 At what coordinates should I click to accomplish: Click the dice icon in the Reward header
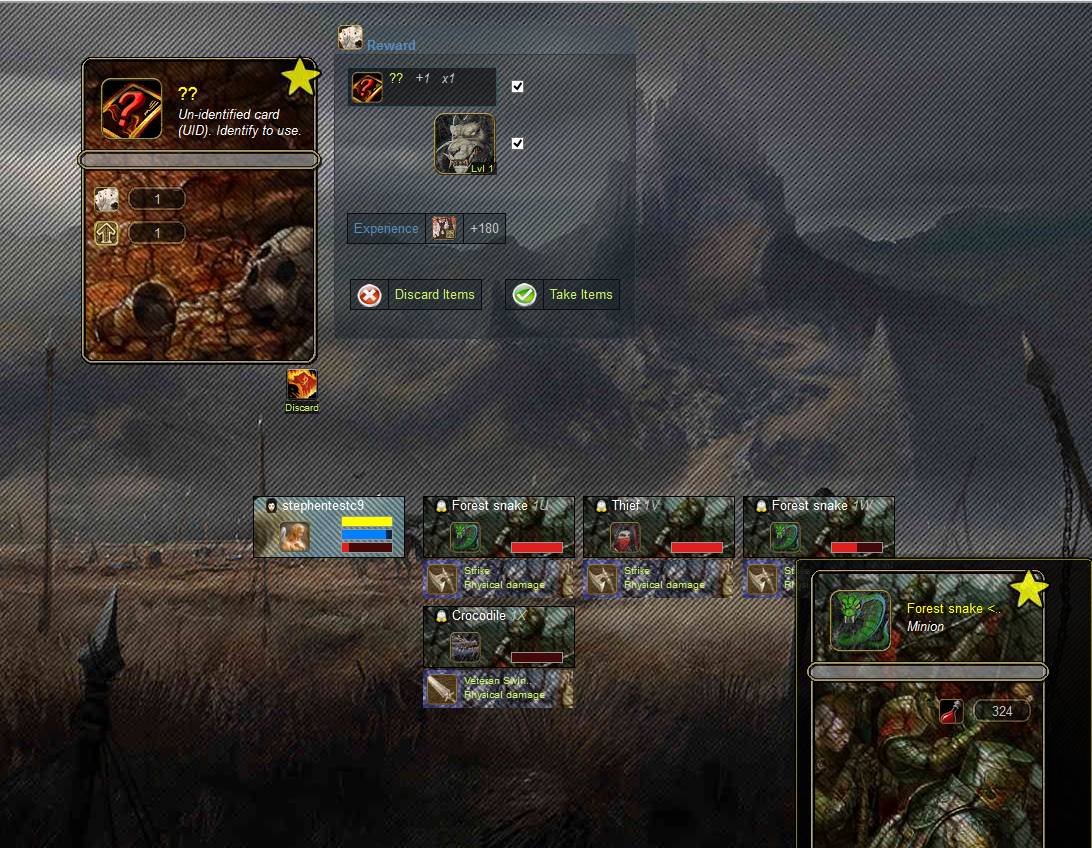[x=350, y=38]
